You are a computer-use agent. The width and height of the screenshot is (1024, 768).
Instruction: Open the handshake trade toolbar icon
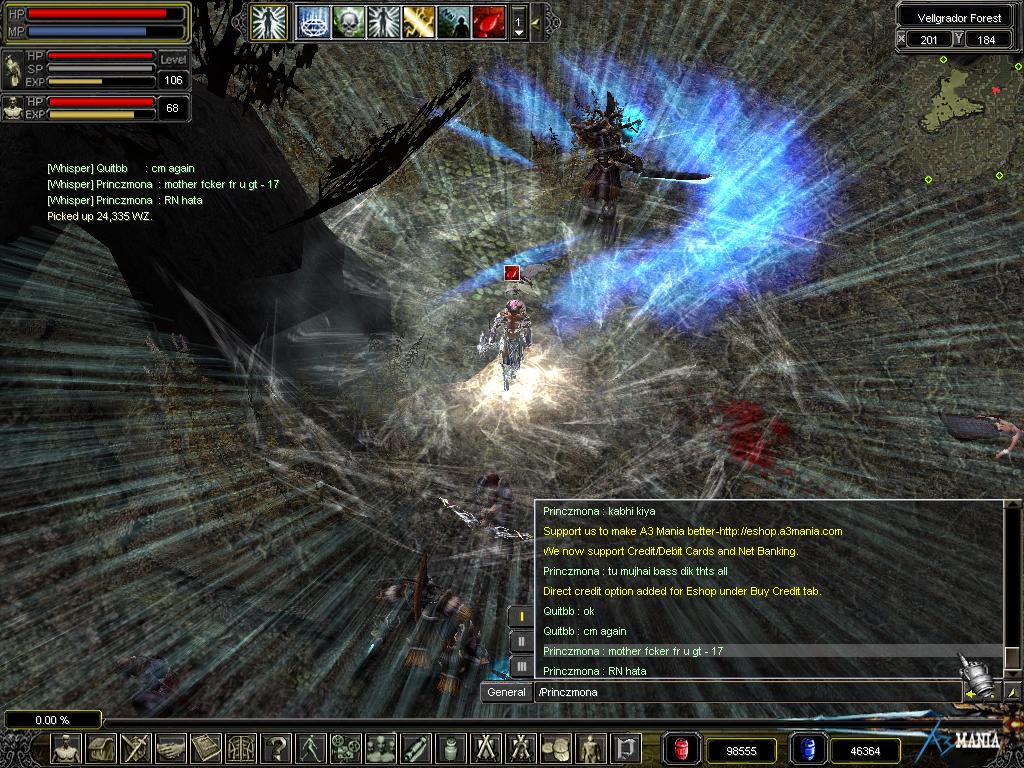[171, 748]
